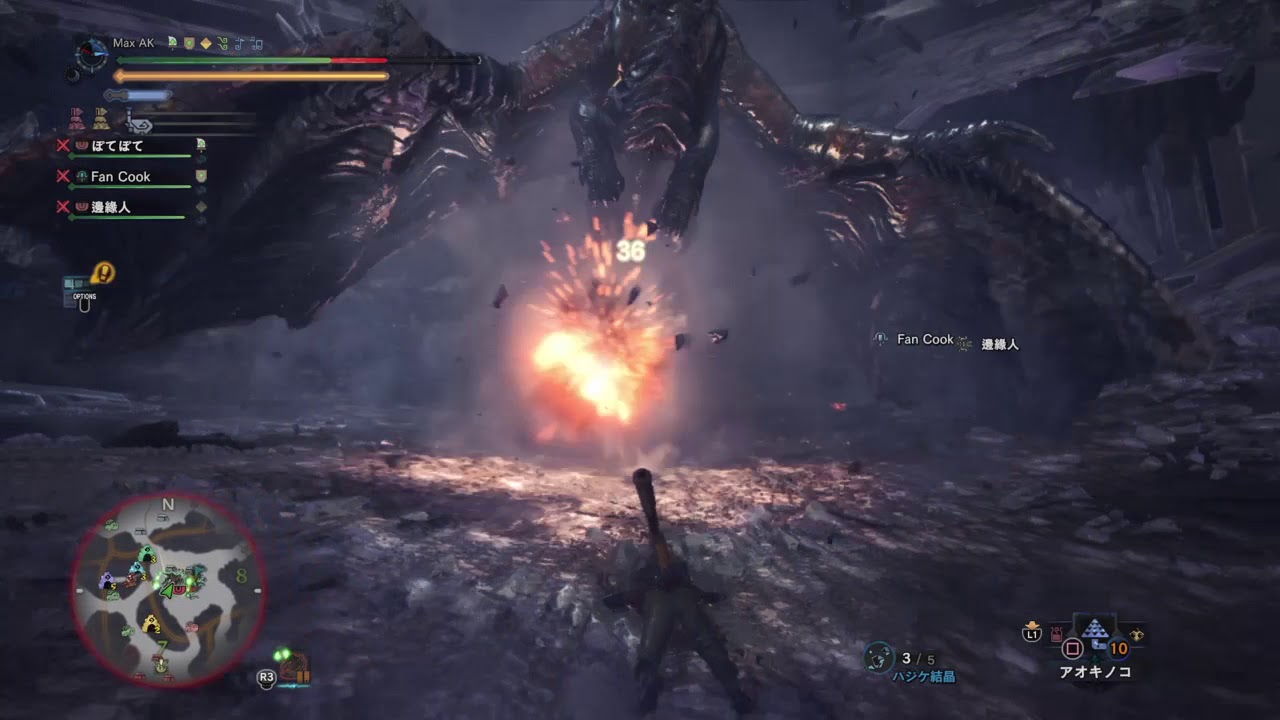Toggle the red X beside ぽてぽて
The image size is (1280, 720).
[64, 145]
